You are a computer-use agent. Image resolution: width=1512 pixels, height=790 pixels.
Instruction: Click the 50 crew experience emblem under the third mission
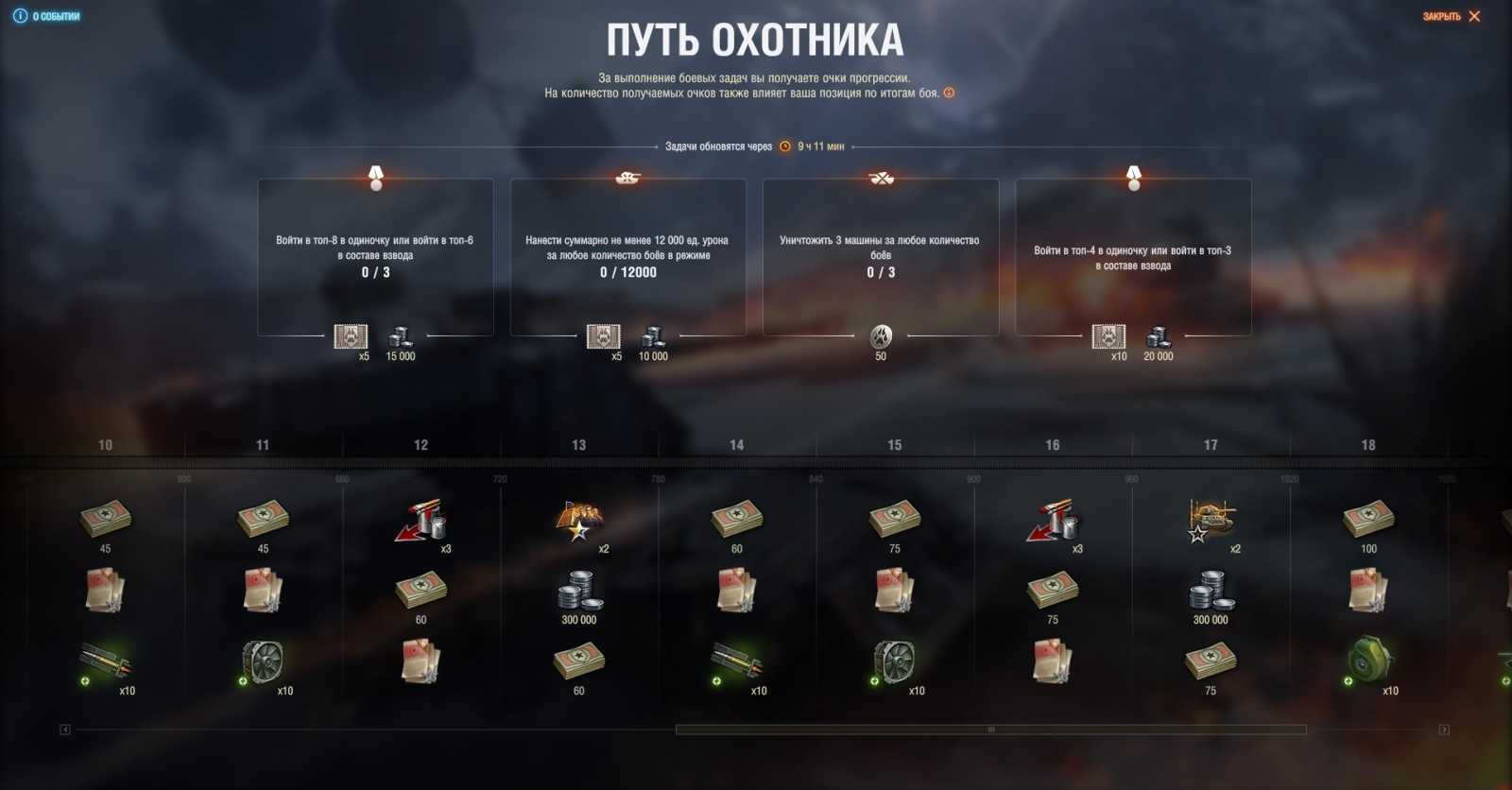880,337
